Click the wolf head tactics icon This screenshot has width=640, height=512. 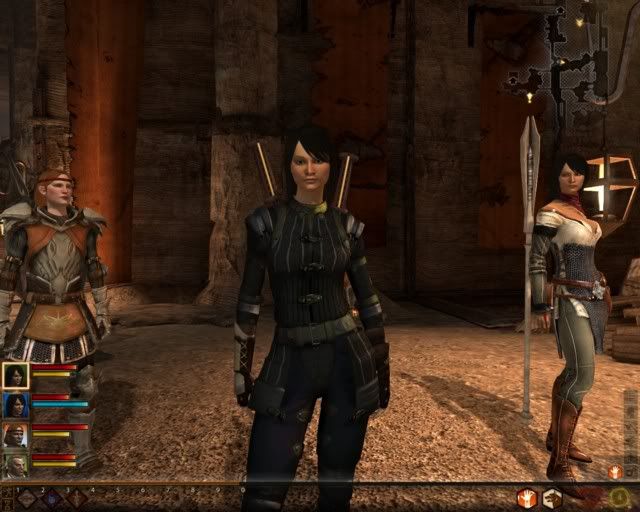coord(551,497)
